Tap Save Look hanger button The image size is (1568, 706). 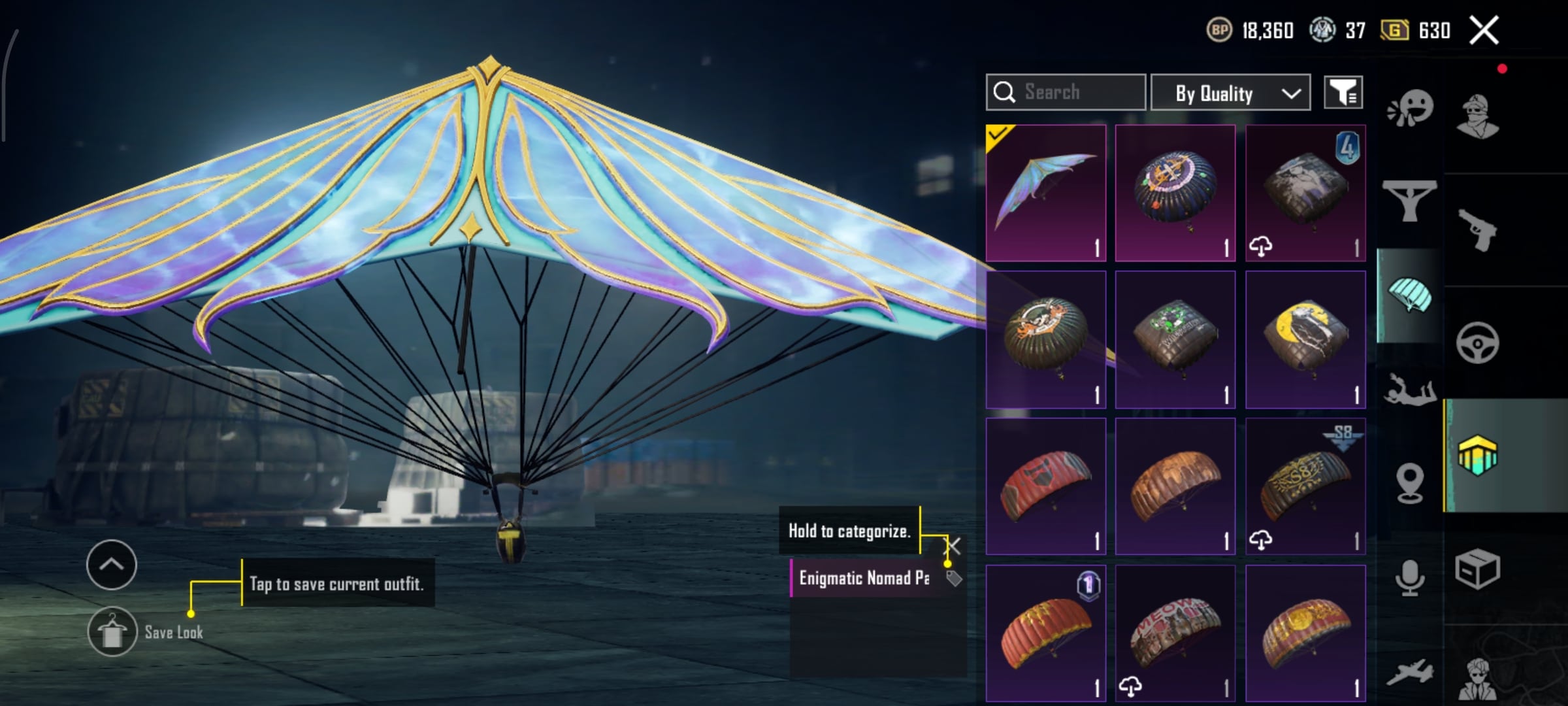(112, 632)
